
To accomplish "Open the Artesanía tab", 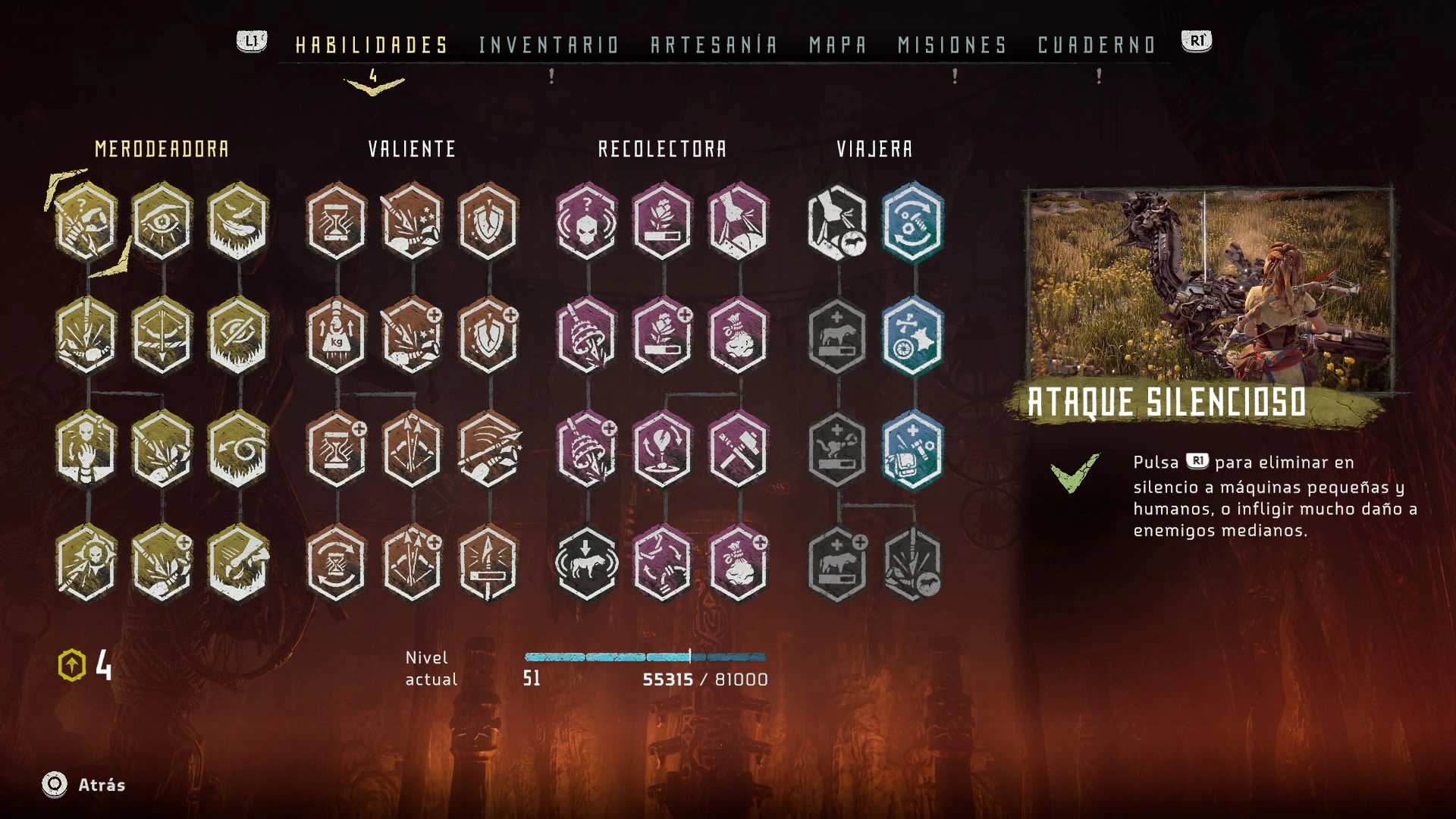I will click(x=714, y=45).
